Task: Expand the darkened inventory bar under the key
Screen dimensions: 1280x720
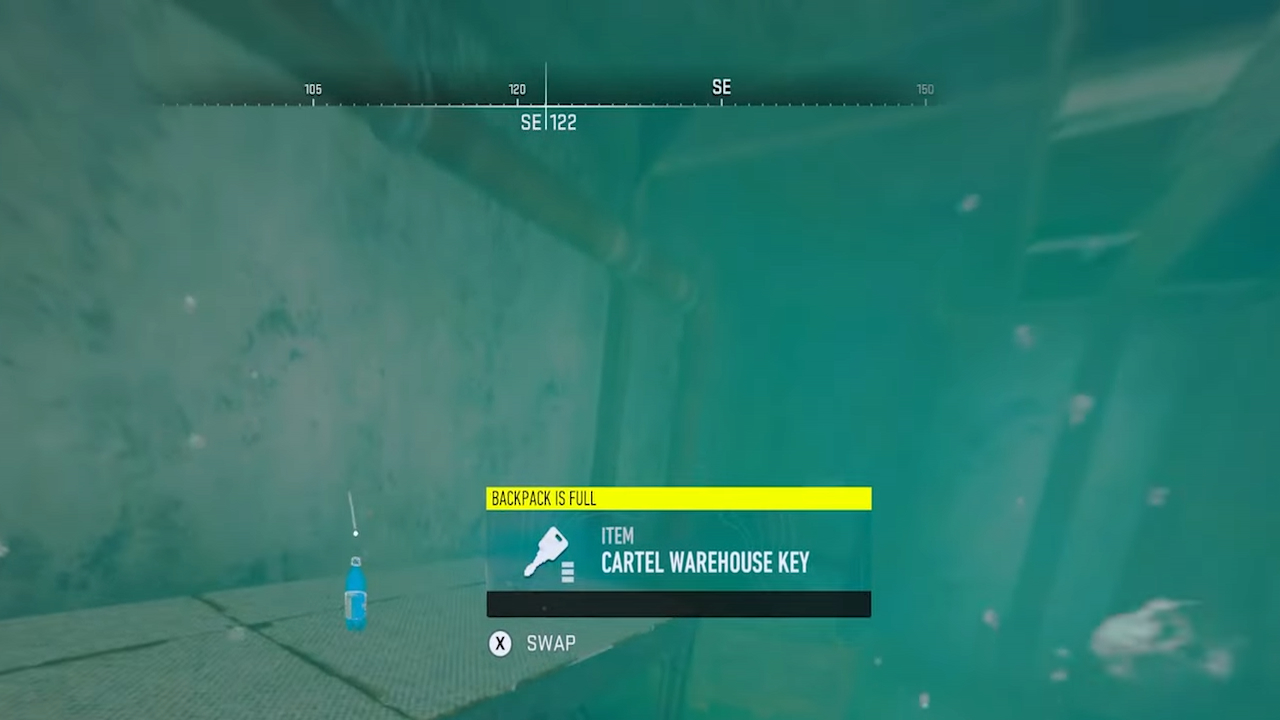Action: 678,603
